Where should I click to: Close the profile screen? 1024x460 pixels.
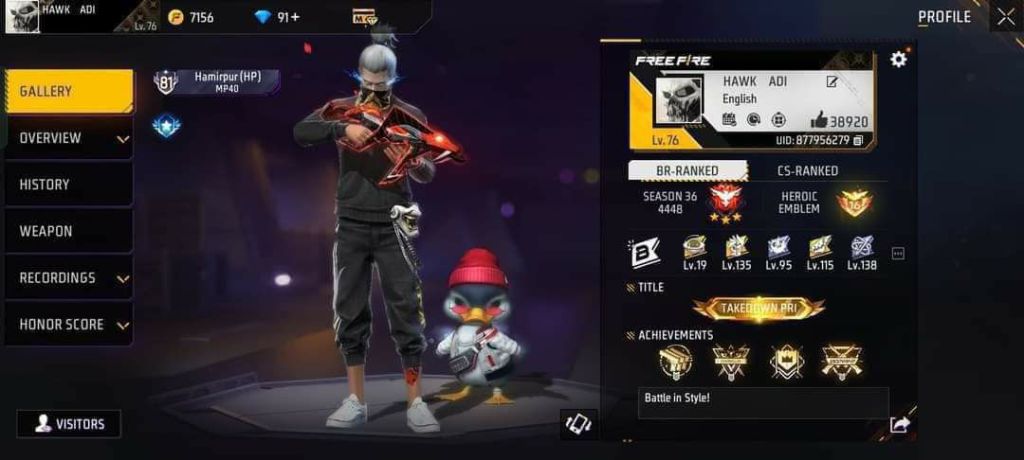point(1005,17)
